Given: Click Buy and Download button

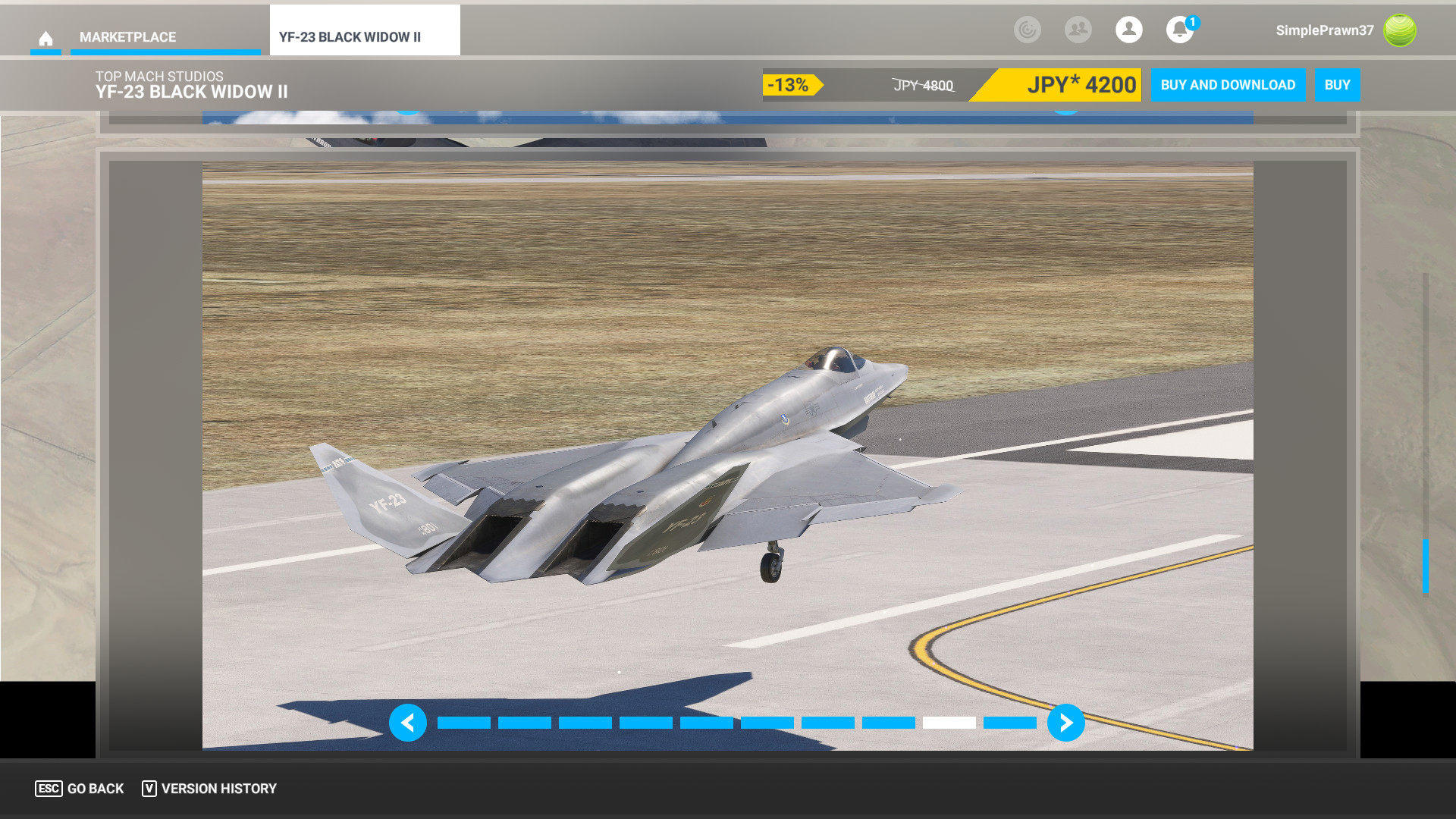Looking at the screenshot, I should [x=1227, y=85].
